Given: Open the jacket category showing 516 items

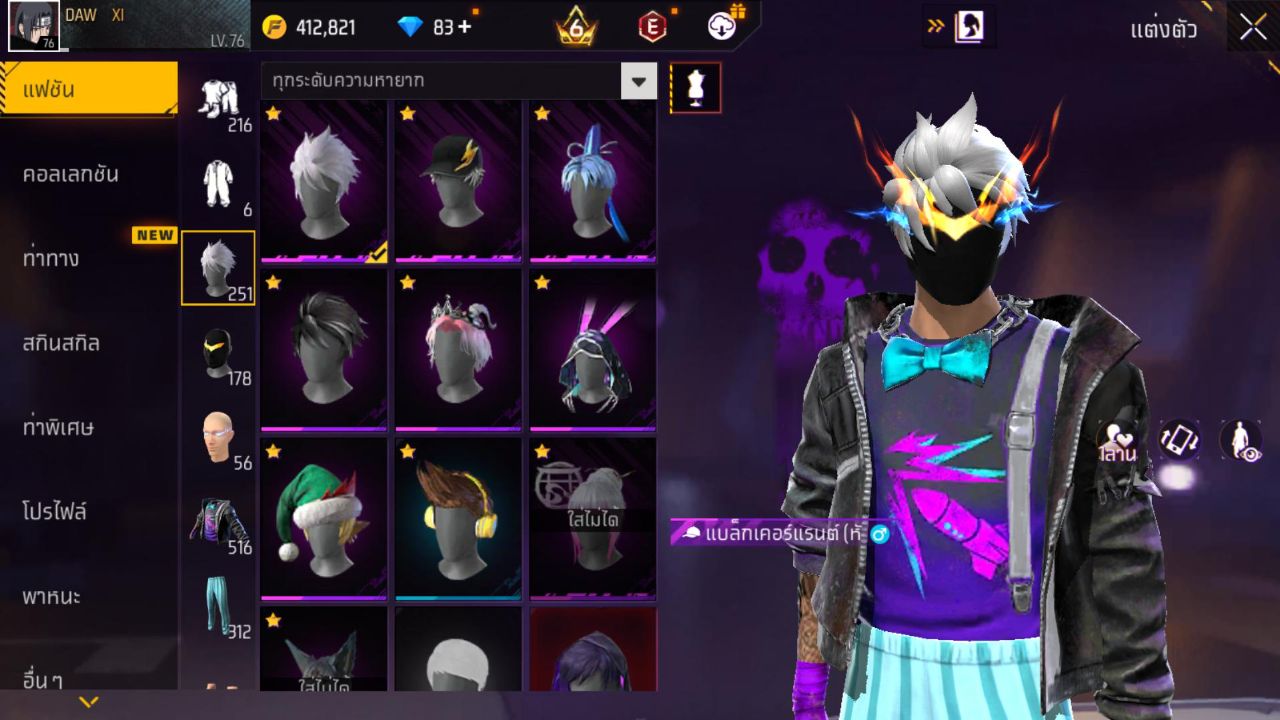Looking at the screenshot, I should pos(218,516).
